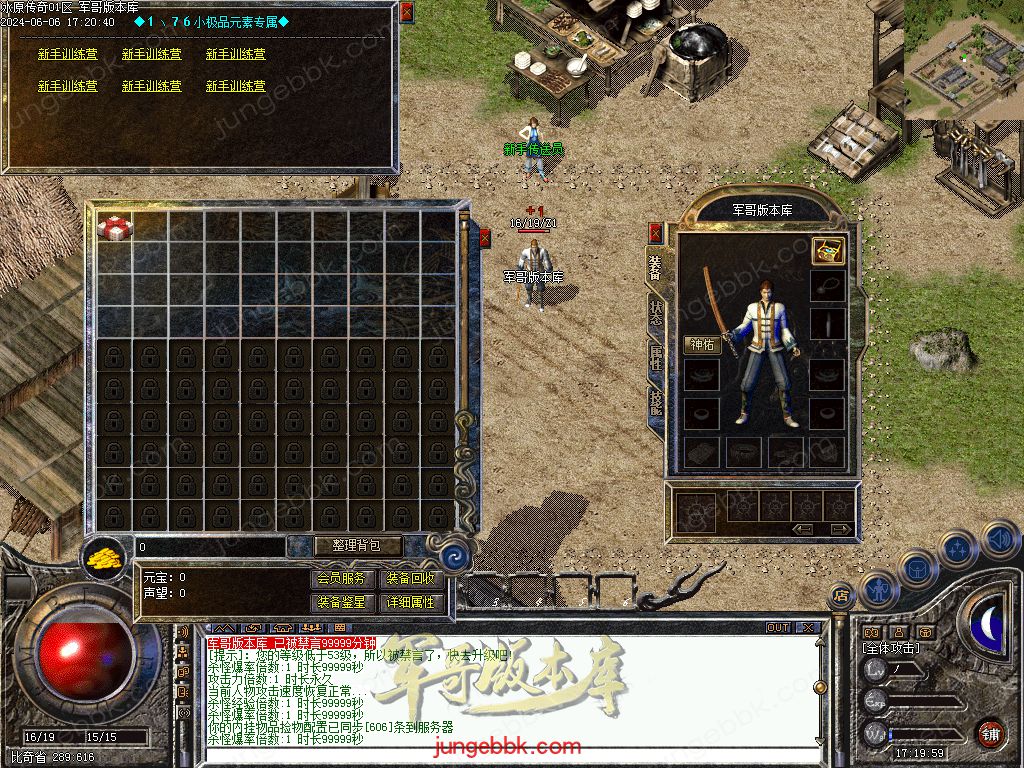
Task: Select the red-white item in the bag
Action: click(115, 227)
